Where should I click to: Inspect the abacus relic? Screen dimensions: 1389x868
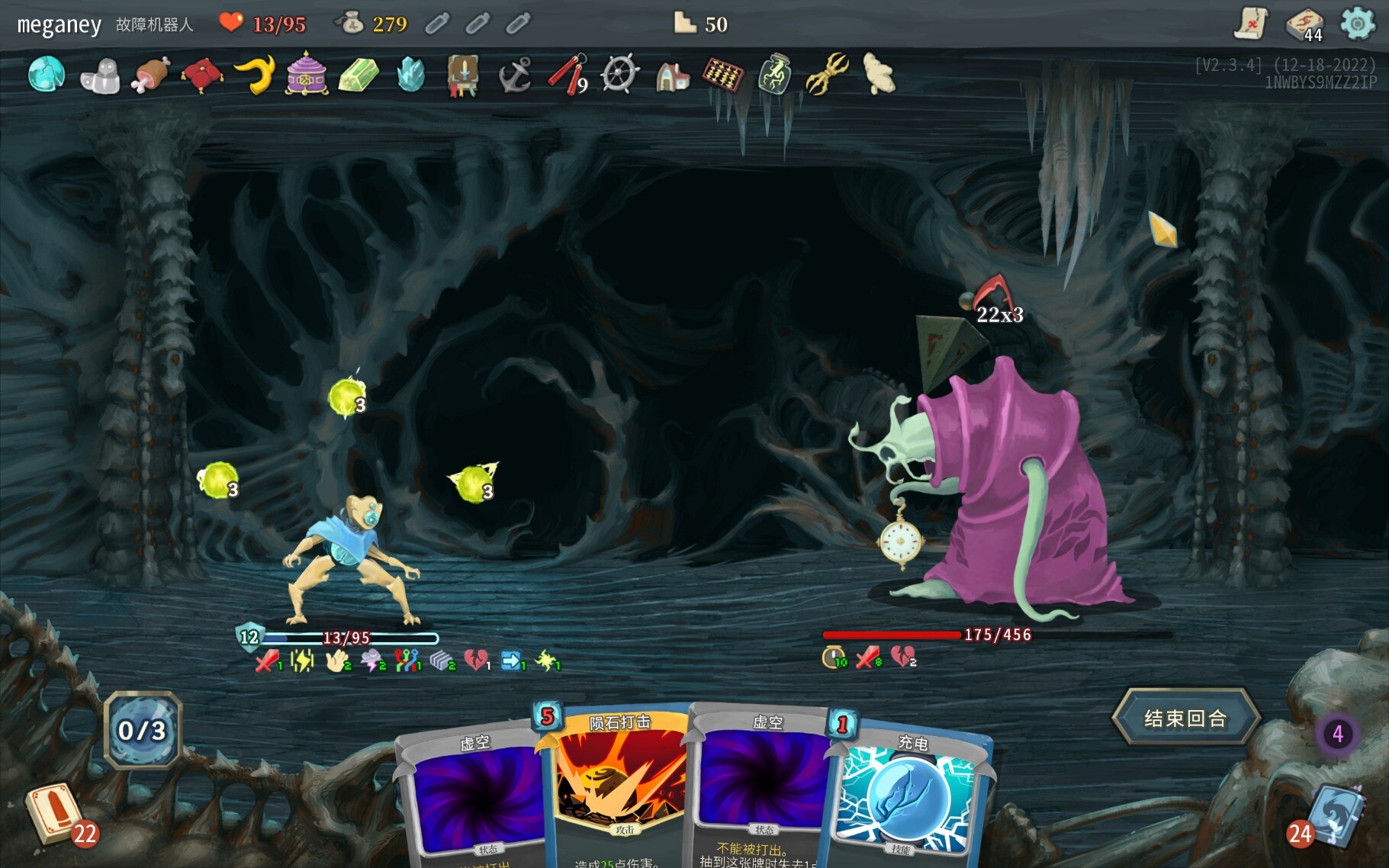722,75
